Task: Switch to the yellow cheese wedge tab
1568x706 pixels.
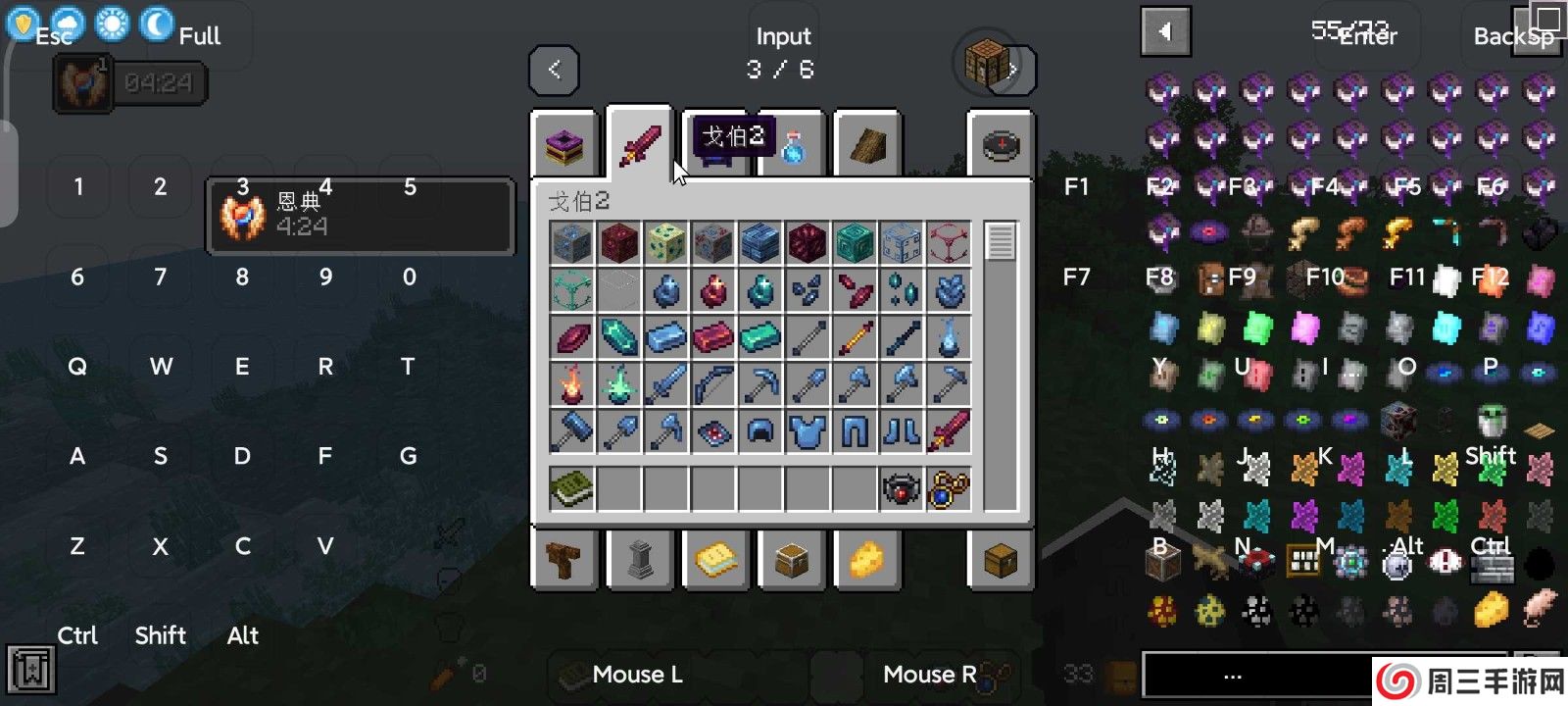Action: pyautogui.click(x=866, y=560)
